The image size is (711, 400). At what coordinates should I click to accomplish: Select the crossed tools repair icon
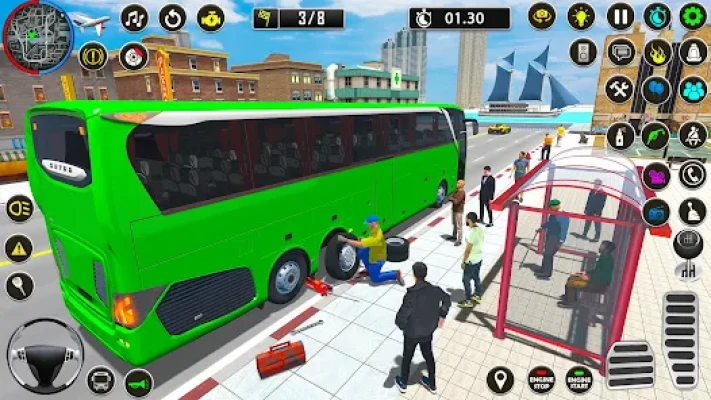tap(620, 88)
